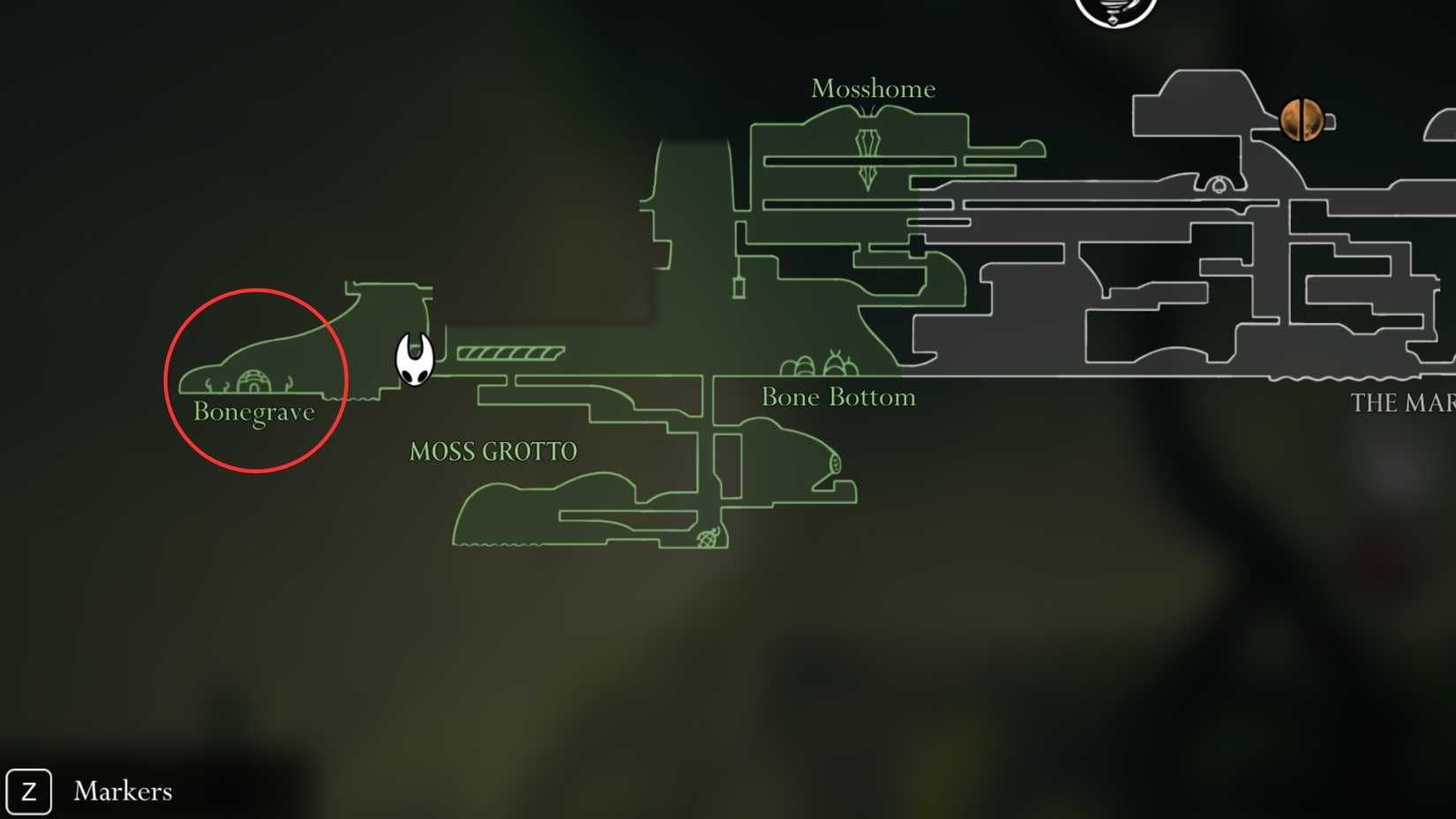1456x819 pixels.
Task: Click the MOSS GROTTO region title
Action: (492, 451)
